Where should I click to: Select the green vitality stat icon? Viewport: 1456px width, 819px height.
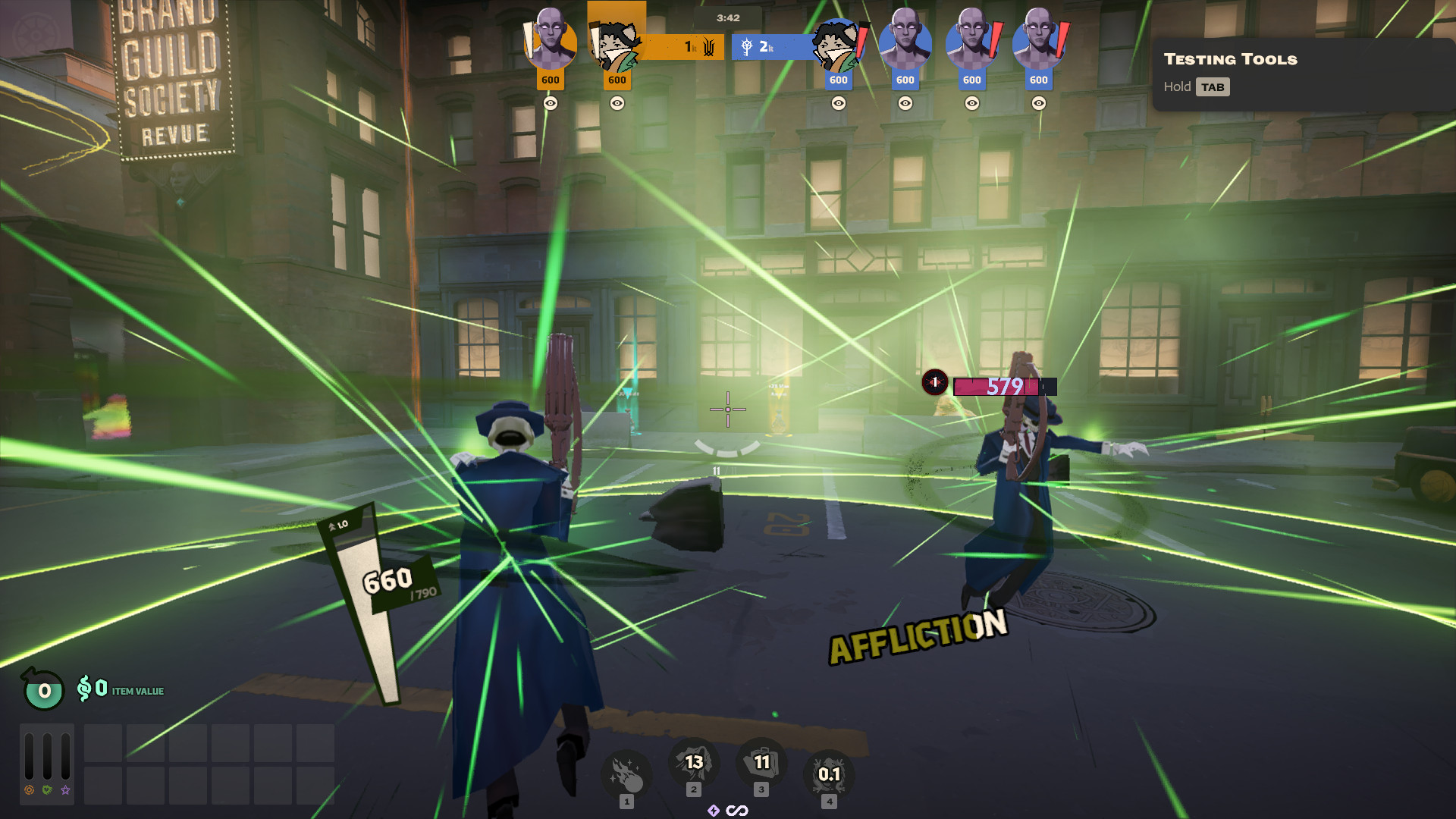click(47, 790)
